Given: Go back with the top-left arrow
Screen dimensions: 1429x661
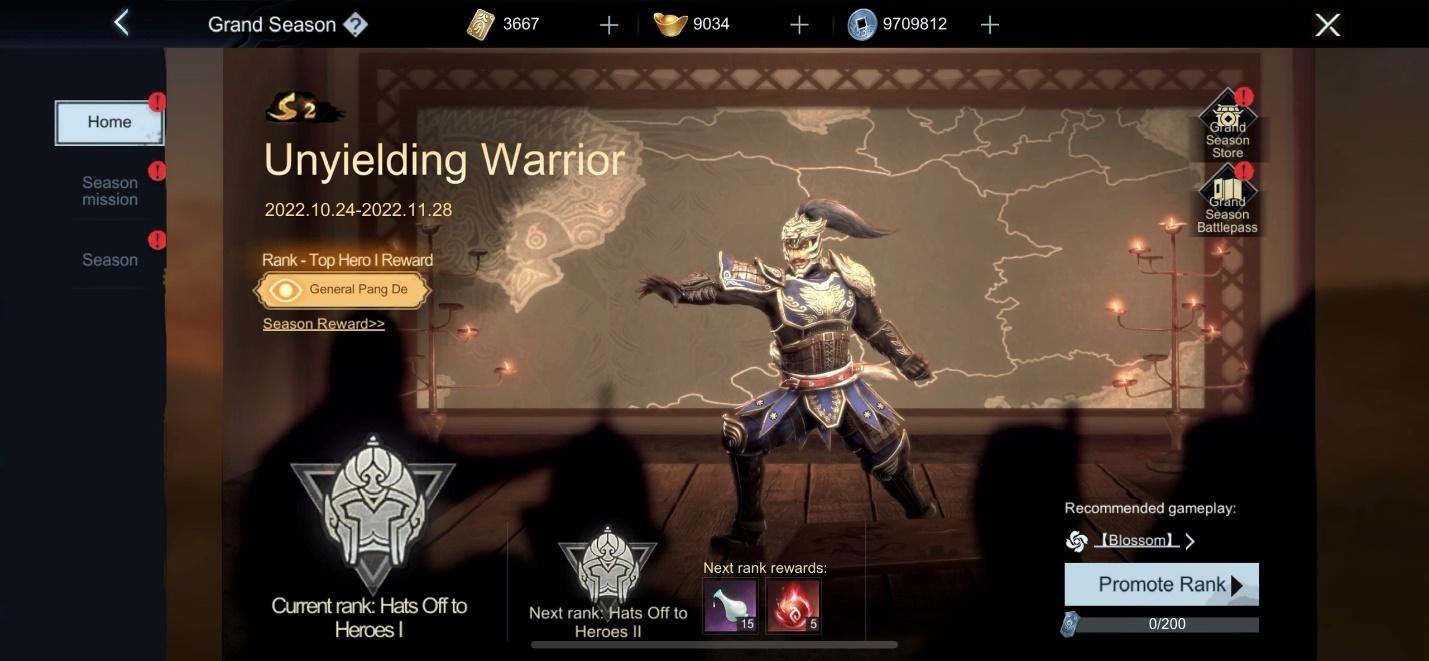Looking at the screenshot, I should coord(121,23).
